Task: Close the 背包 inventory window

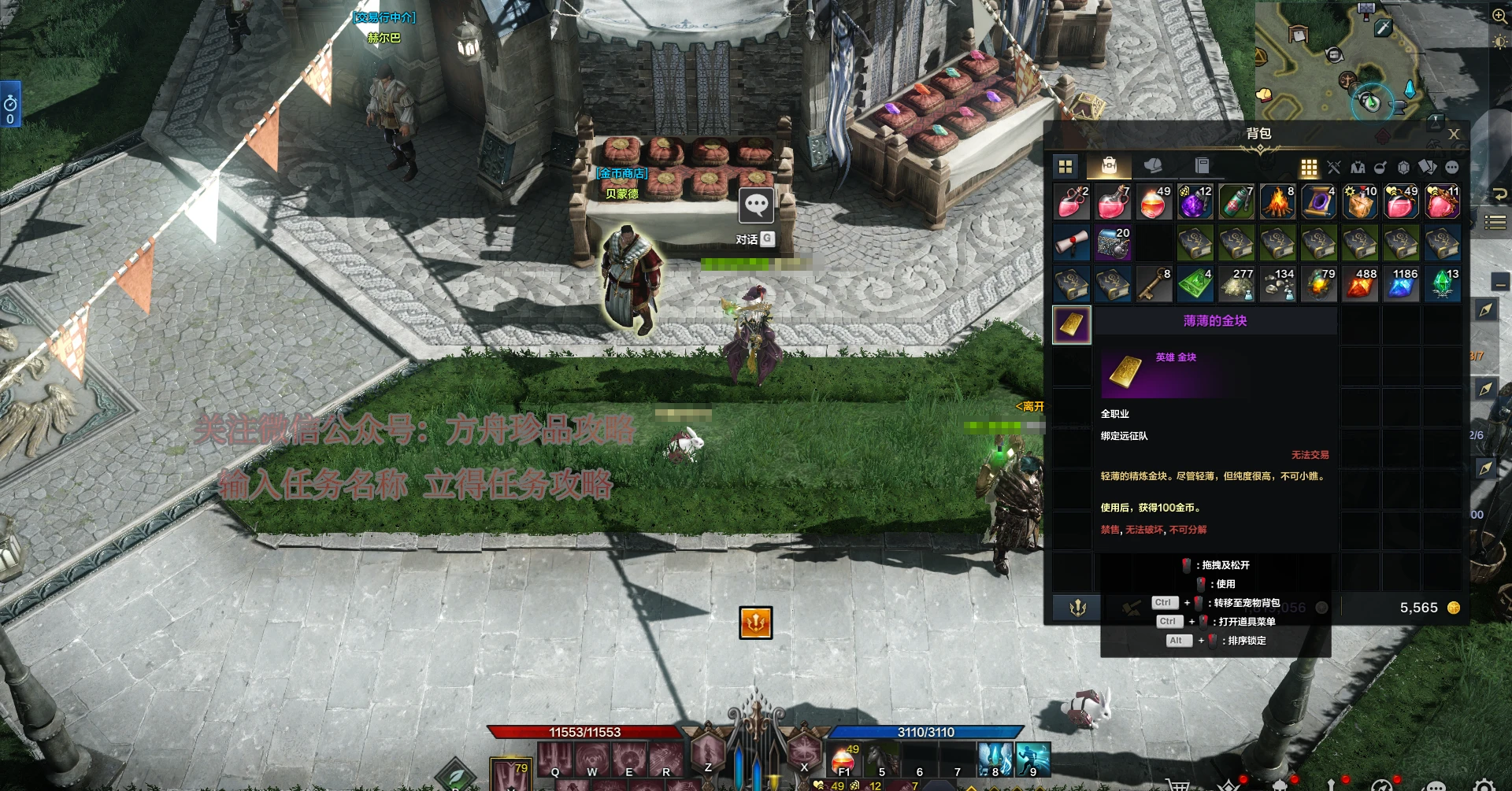Action: pos(1454,135)
